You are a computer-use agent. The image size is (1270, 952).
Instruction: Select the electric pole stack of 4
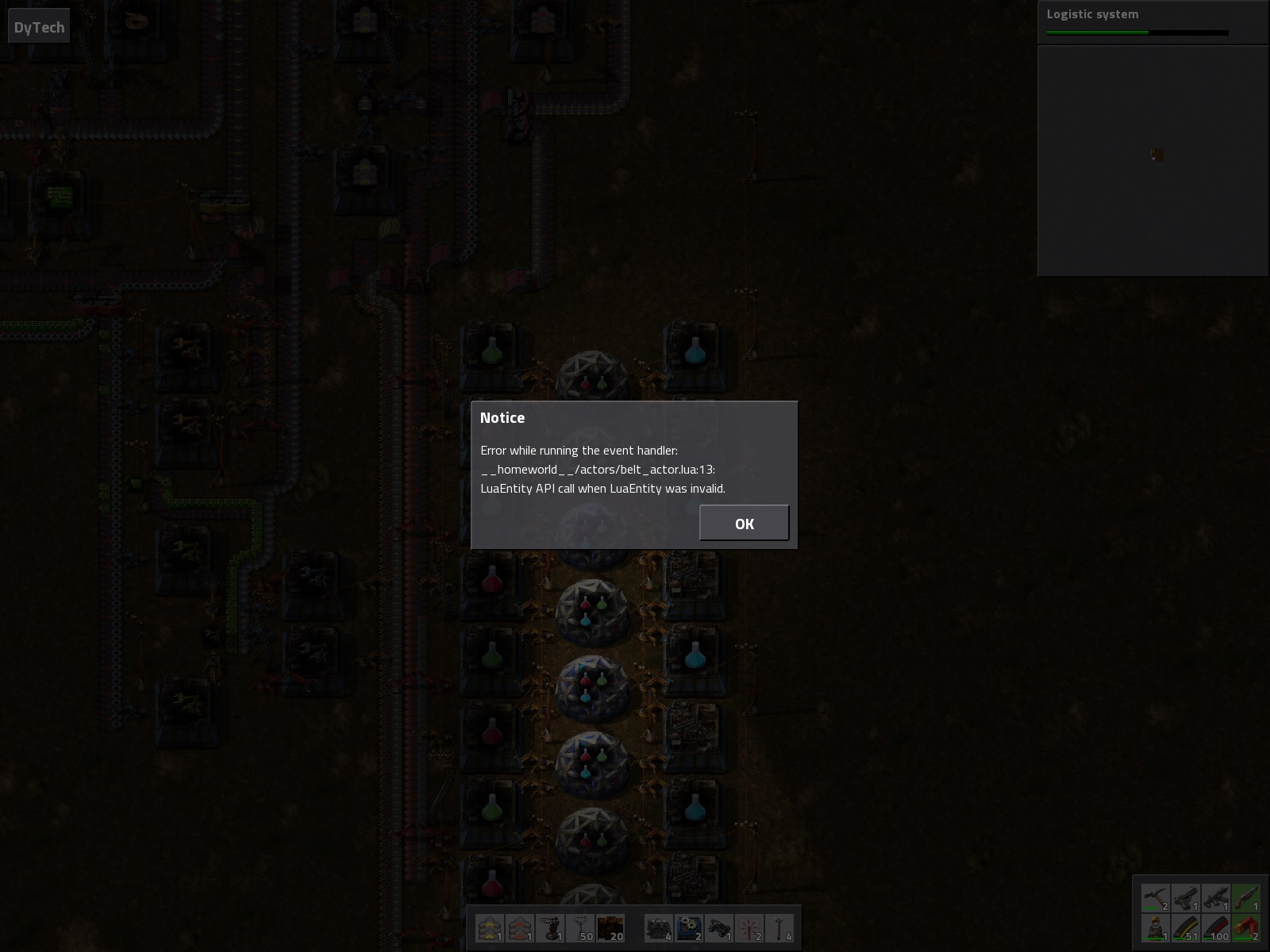point(779,927)
